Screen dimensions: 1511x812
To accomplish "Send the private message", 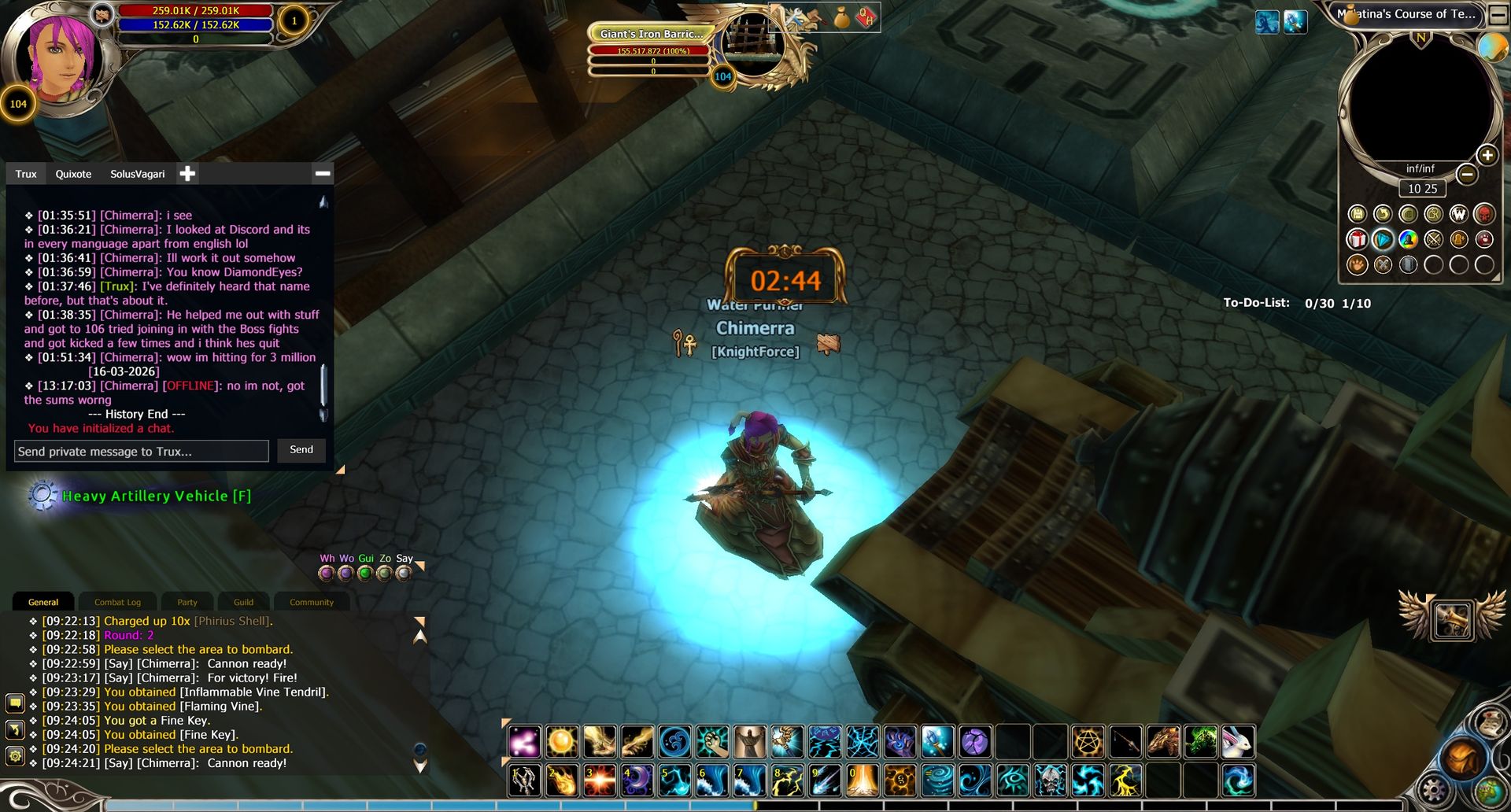I will point(301,450).
